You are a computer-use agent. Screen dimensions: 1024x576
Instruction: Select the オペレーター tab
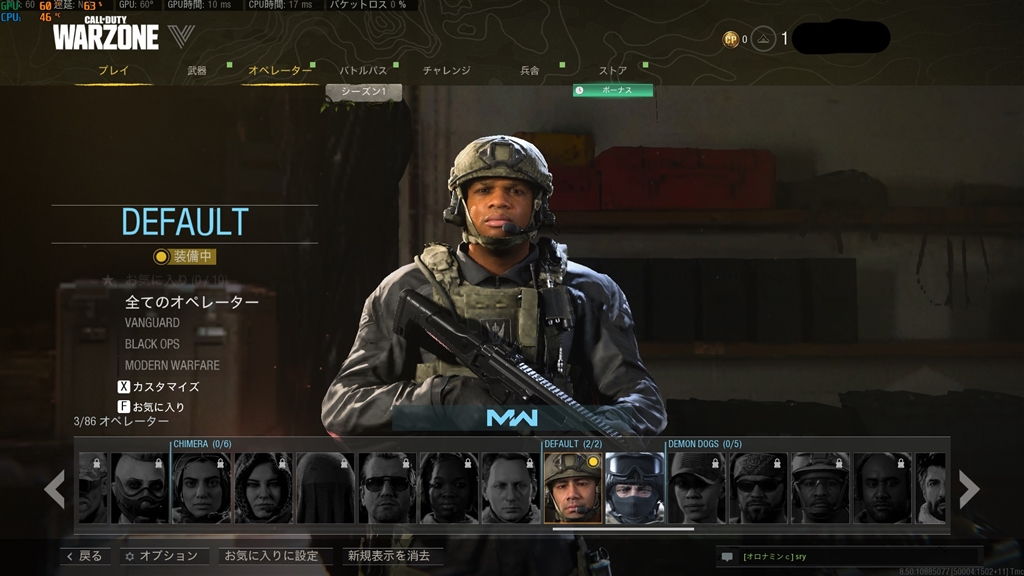pos(279,71)
